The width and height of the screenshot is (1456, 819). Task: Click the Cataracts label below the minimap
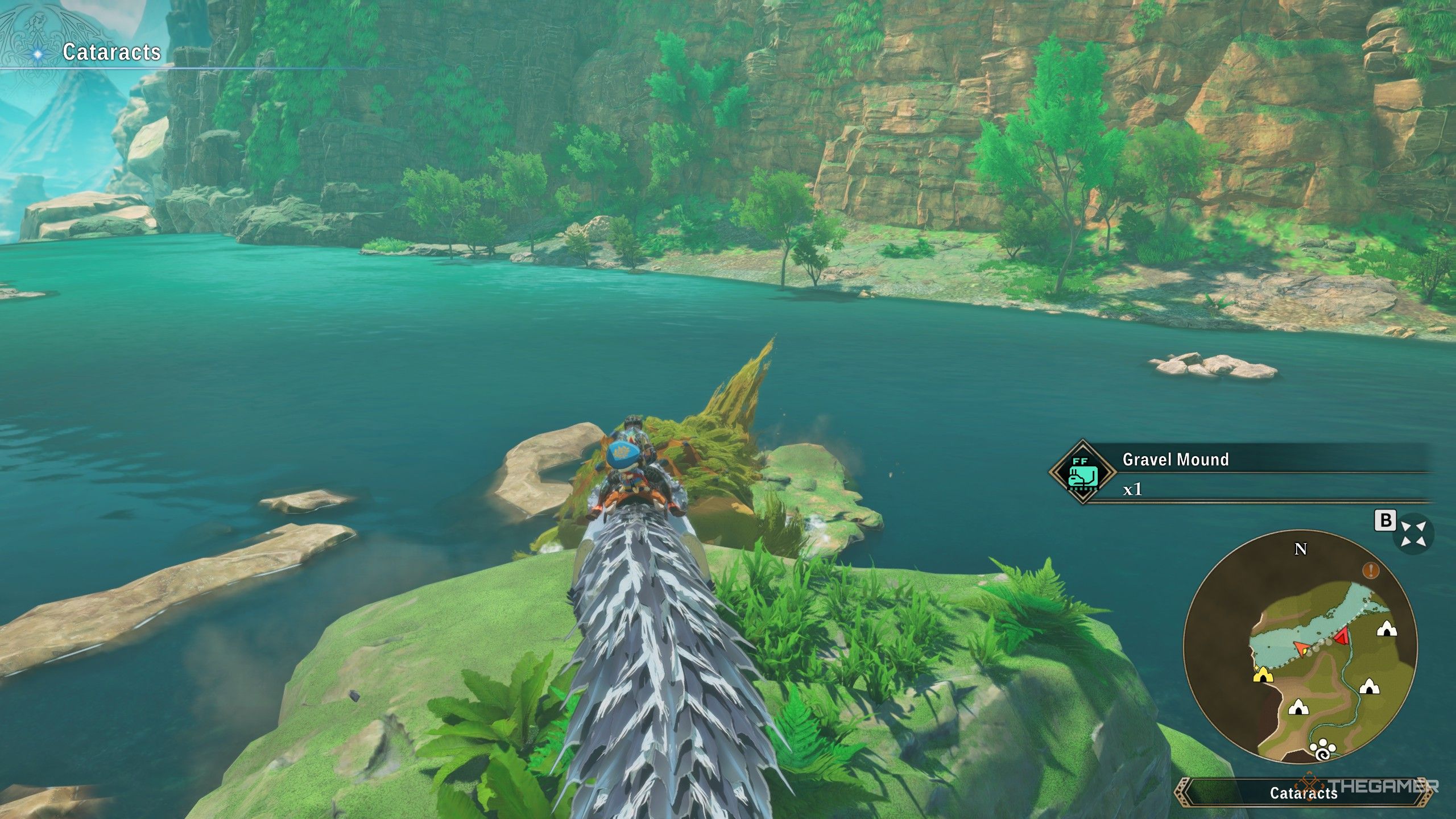1303,793
